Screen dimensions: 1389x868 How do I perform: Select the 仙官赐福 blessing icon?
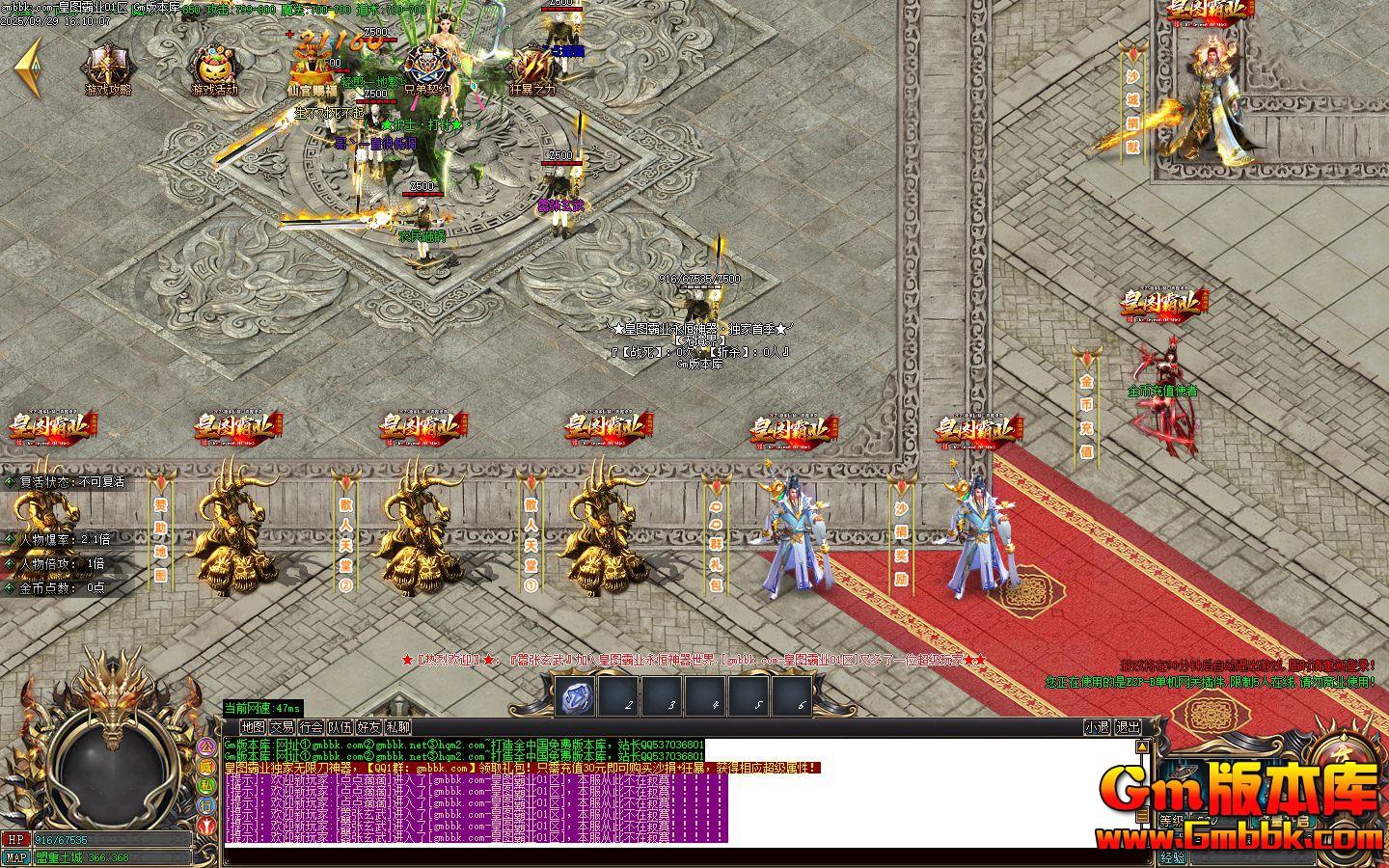[309, 60]
